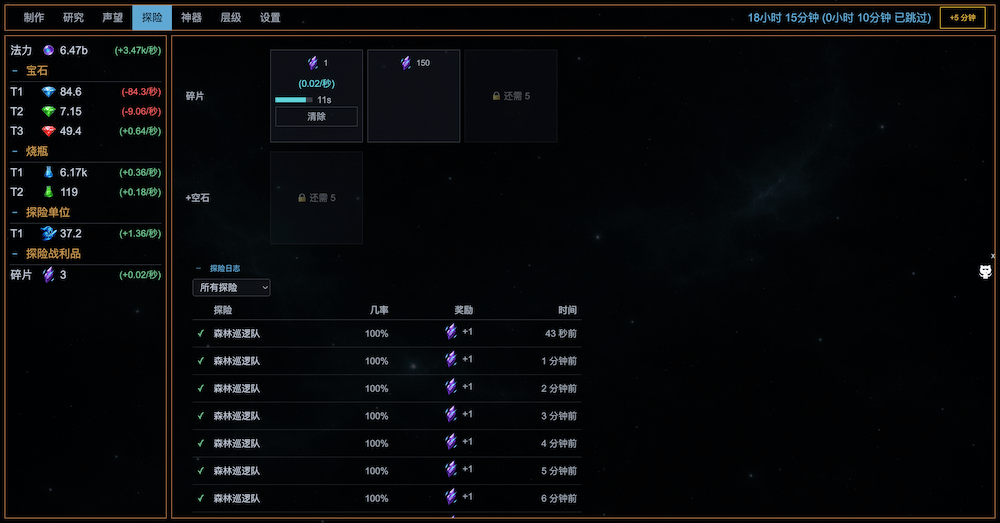The height and width of the screenshot is (523, 1000).
Task: Open the 设置 tab
Action: click(270, 18)
